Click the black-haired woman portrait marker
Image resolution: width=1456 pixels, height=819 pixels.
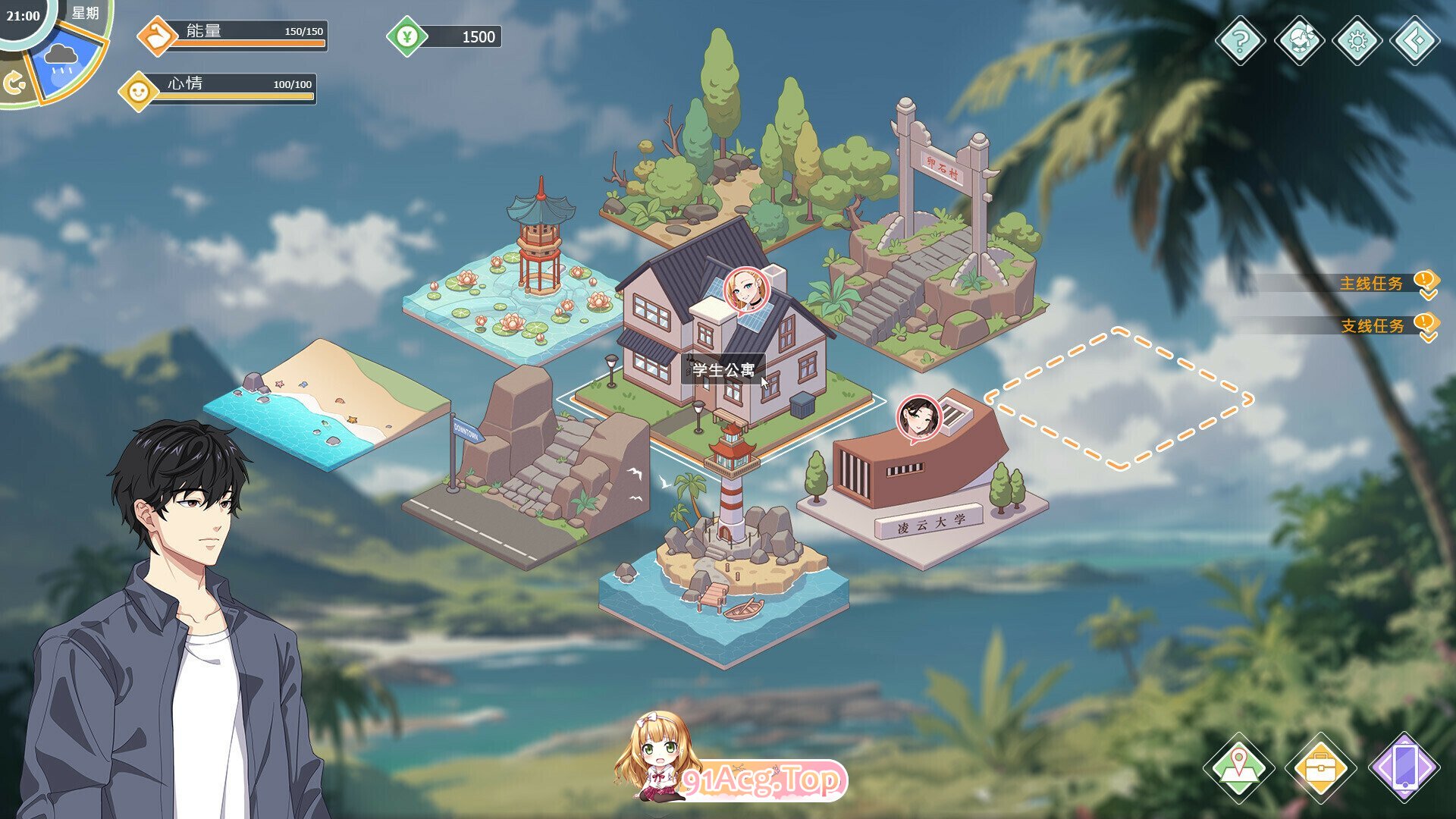coord(919,418)
